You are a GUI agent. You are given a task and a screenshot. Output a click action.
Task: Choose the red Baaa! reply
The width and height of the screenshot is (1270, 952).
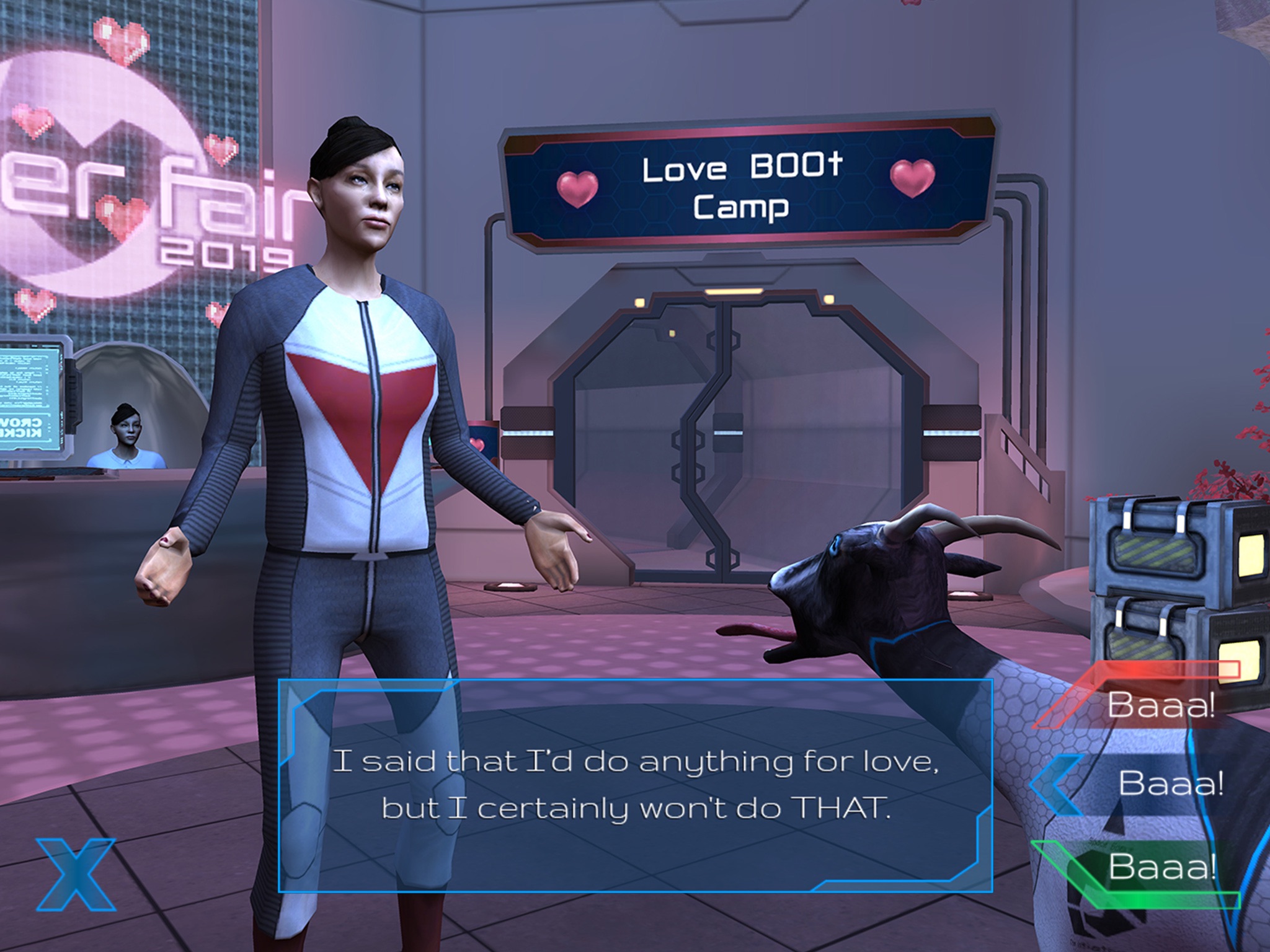coord(1160,704)
